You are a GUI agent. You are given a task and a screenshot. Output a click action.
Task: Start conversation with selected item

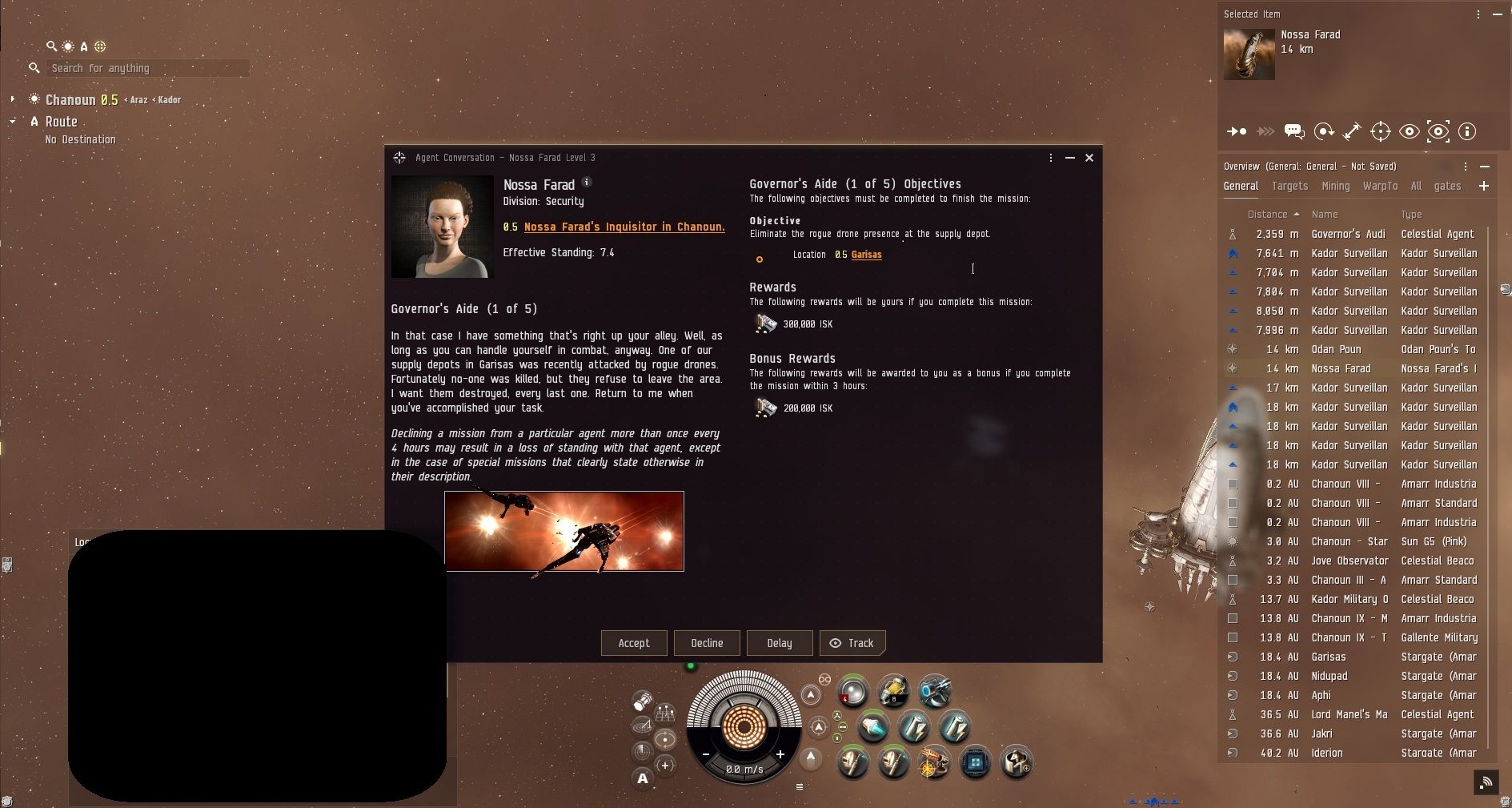tap(1293, 131)
